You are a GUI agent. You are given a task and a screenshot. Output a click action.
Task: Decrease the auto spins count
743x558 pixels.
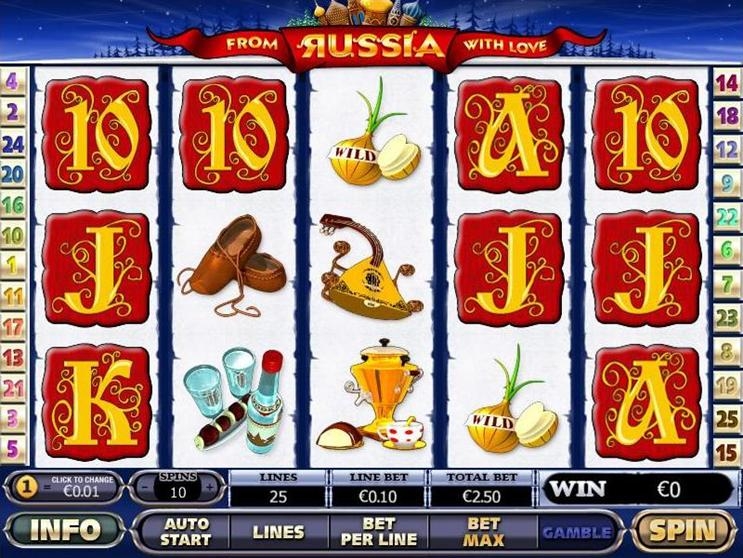point(142,488)
